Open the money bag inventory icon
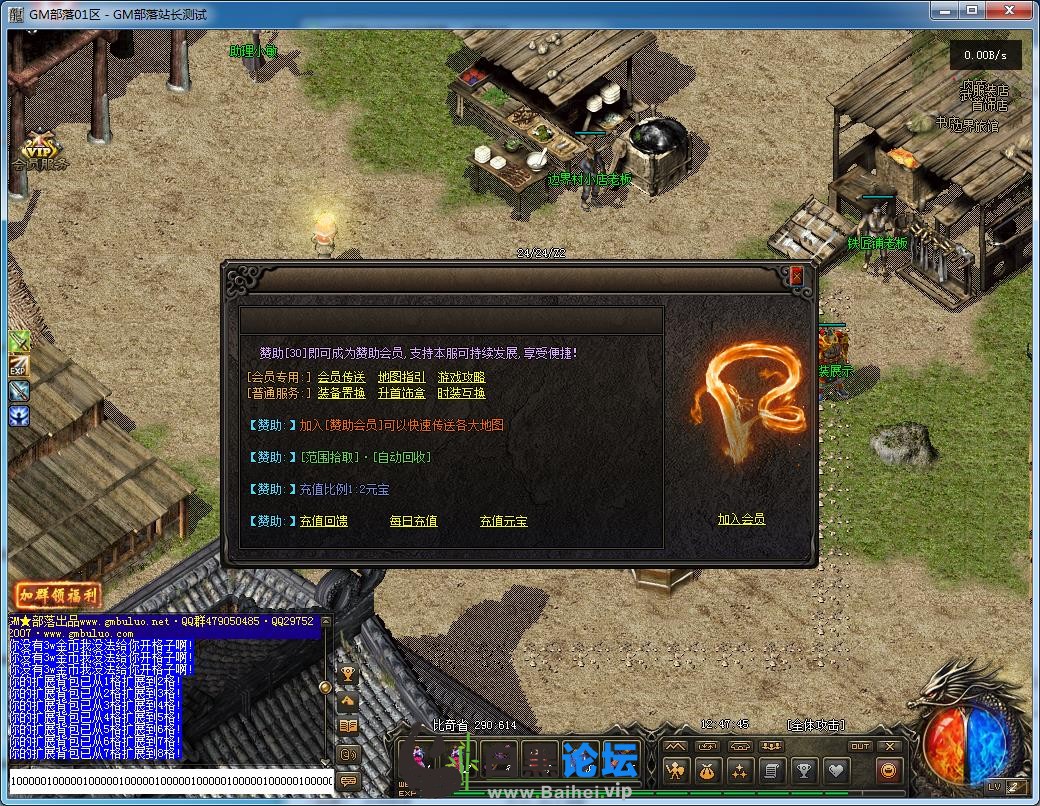The width and height of the screenshot is (1040, 806). (707, 771)
